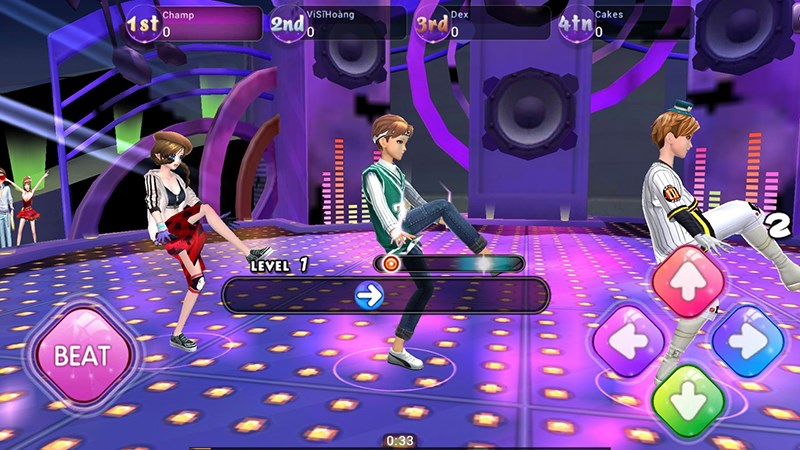This screenshot has width=800, height=450.
Task: Hit the red up arrow button
Action: tap(689, 281)
